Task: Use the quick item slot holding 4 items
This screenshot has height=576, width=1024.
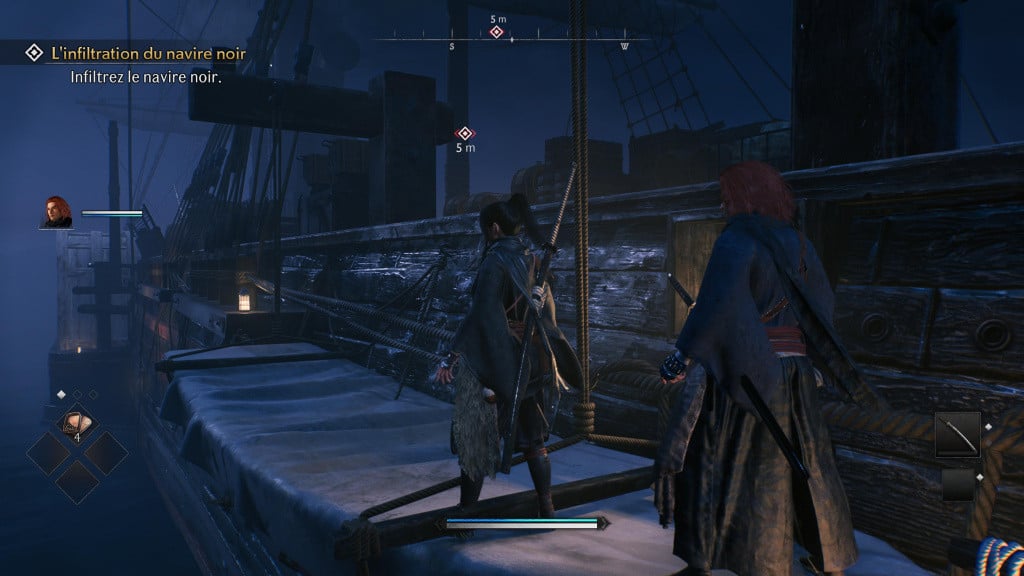Action: 76,424
